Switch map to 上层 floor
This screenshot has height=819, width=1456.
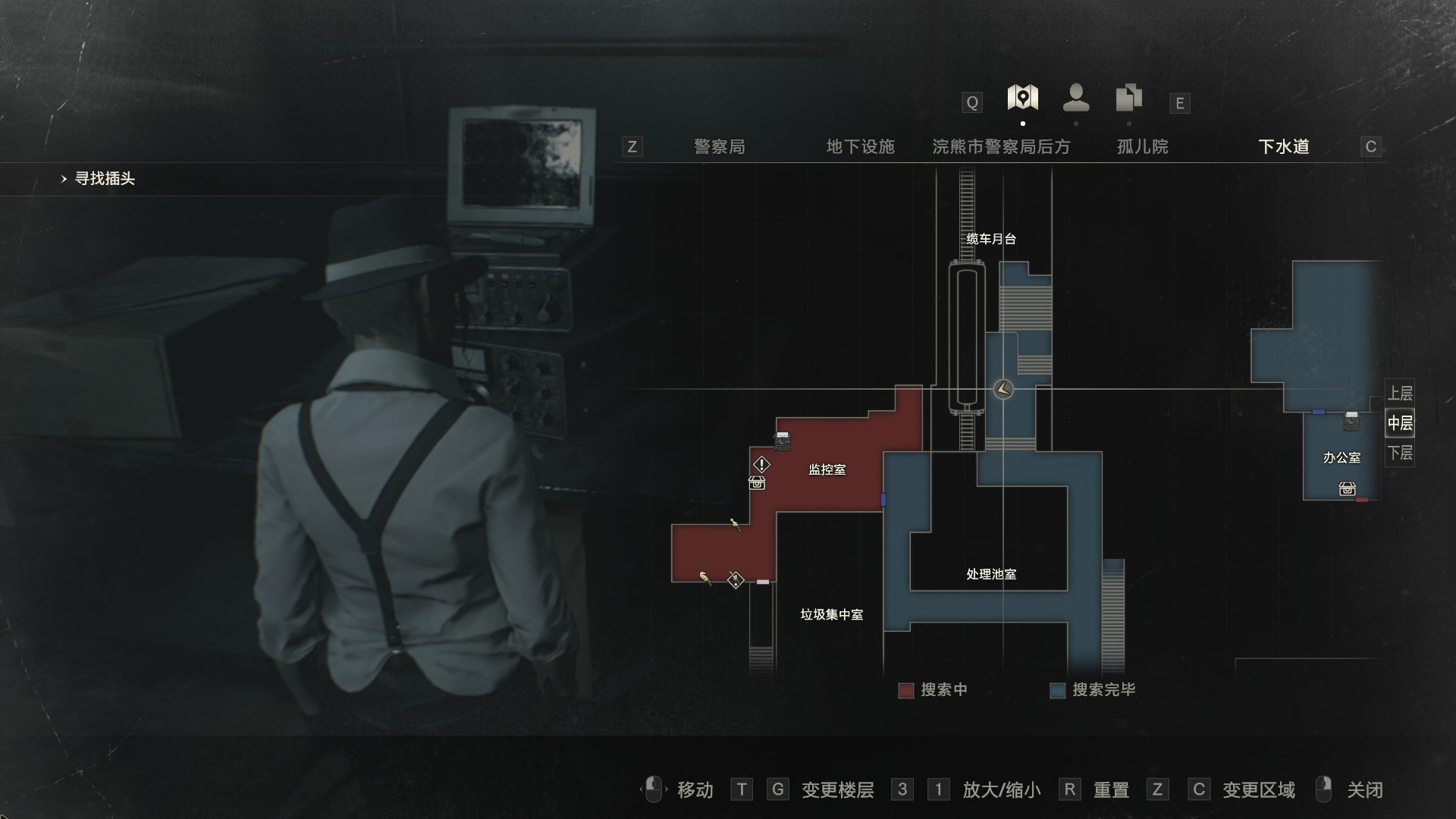pos(1400,394)
